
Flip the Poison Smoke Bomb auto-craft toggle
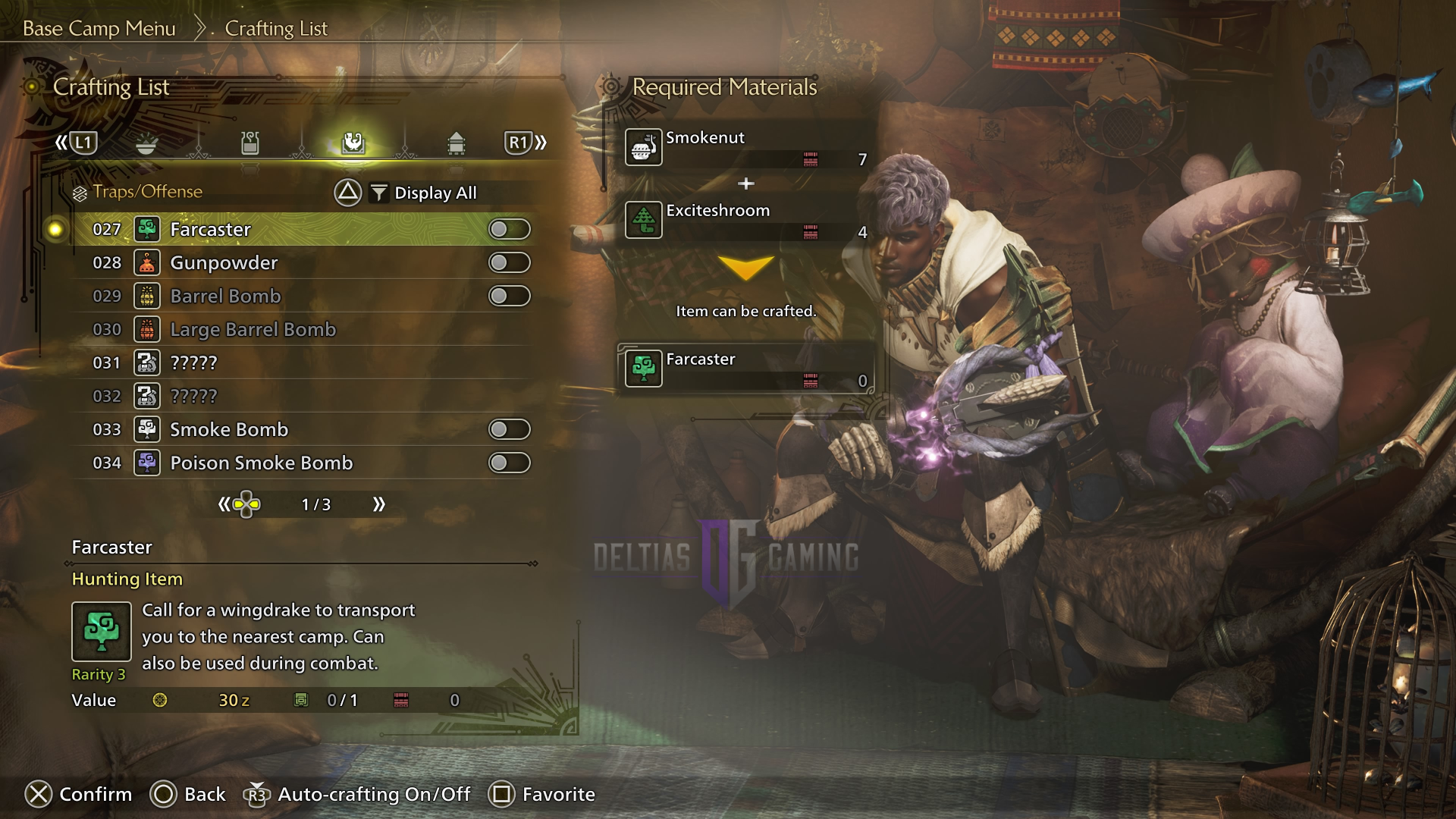509,463
